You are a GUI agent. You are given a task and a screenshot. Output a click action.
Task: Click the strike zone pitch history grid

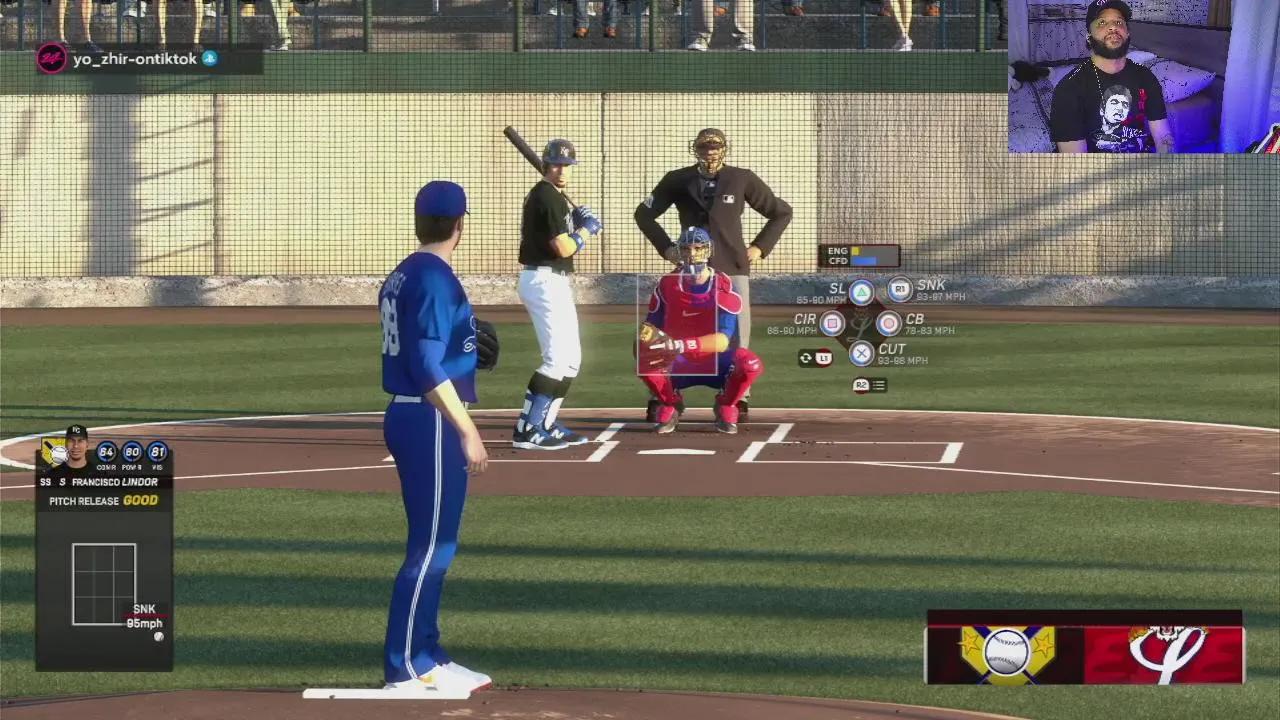[104, 584]
